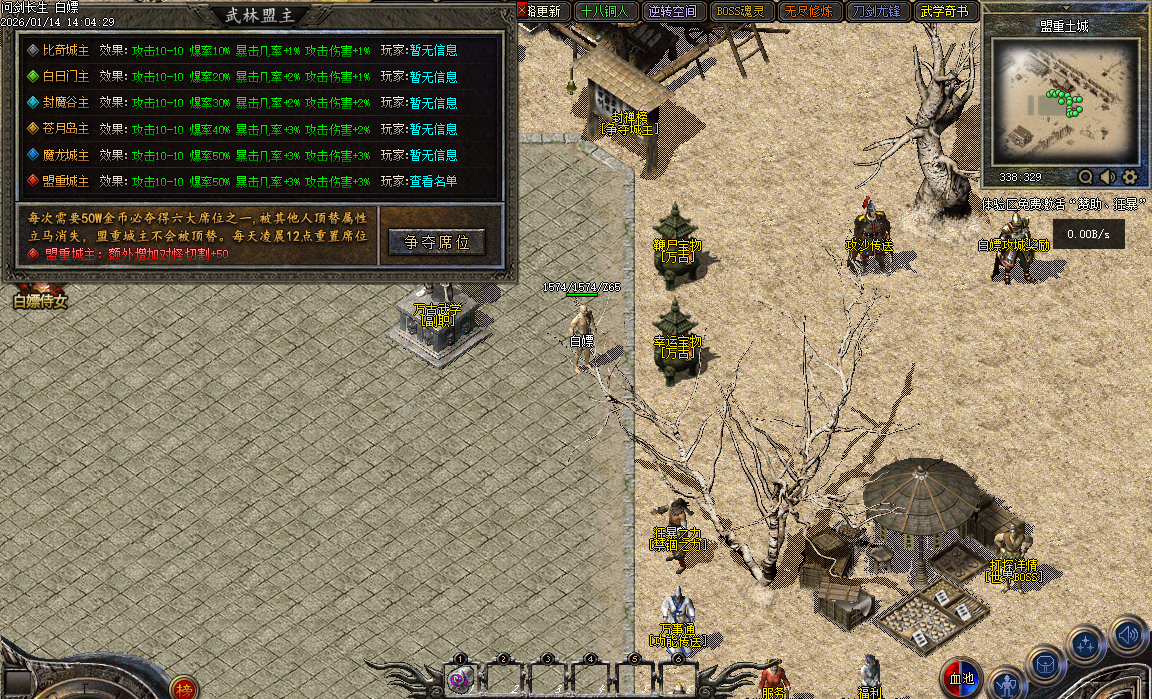
Task: Open the round character figure icon
Action: tap(1006, 685)
